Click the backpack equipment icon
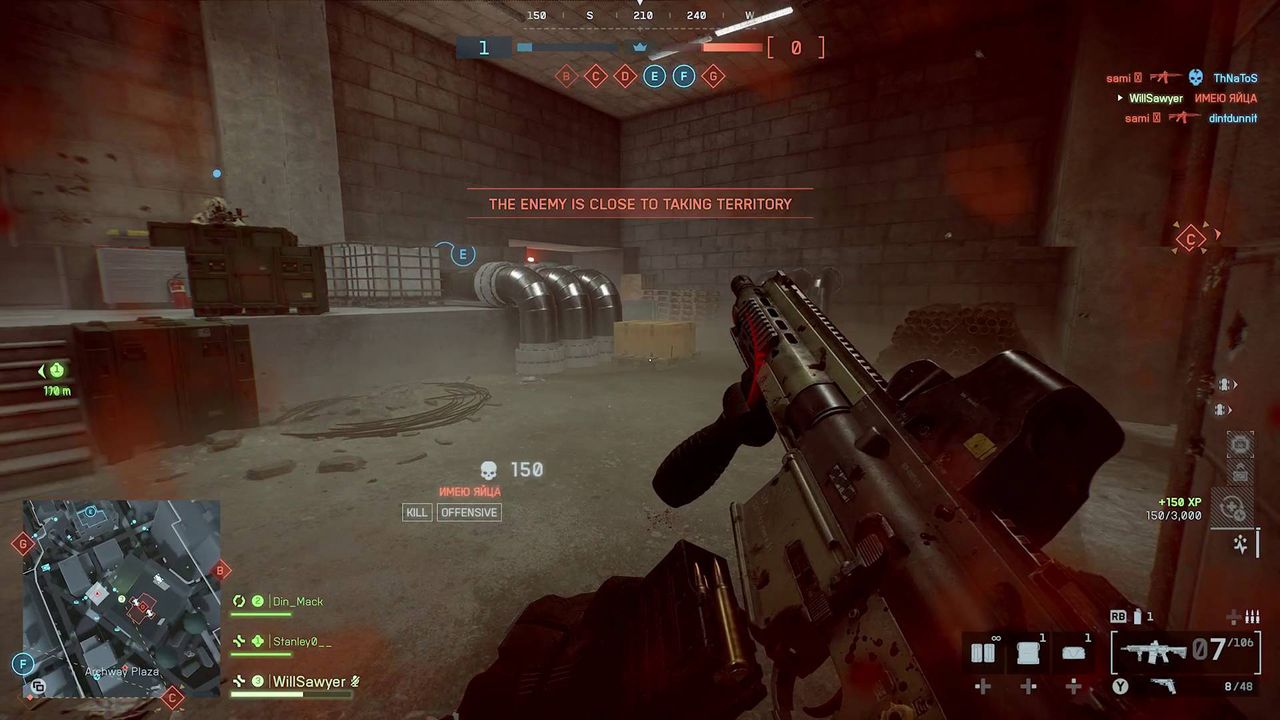 coord(1028,651)
